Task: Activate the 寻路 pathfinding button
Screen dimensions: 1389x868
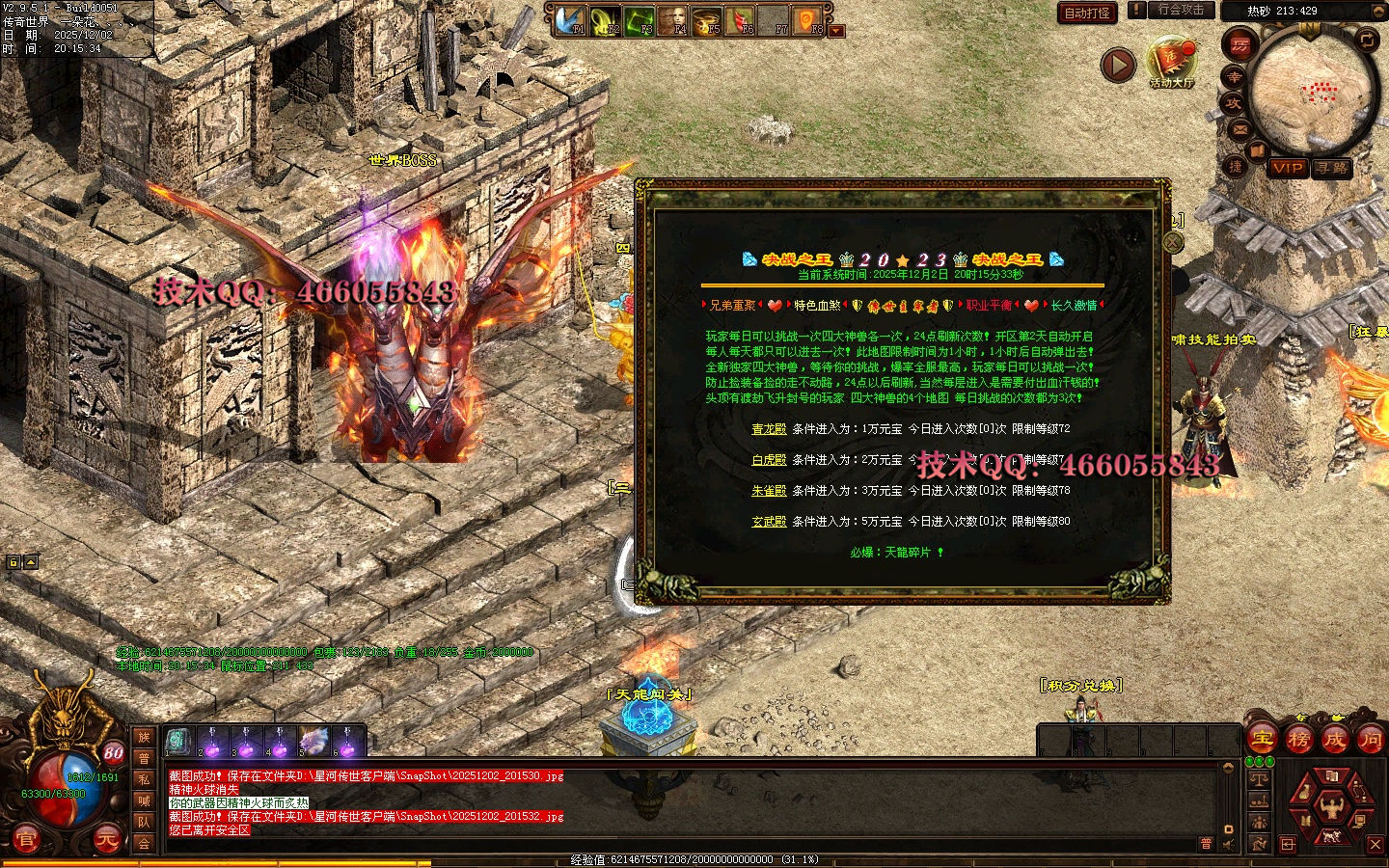Action: pos(1332,168)
